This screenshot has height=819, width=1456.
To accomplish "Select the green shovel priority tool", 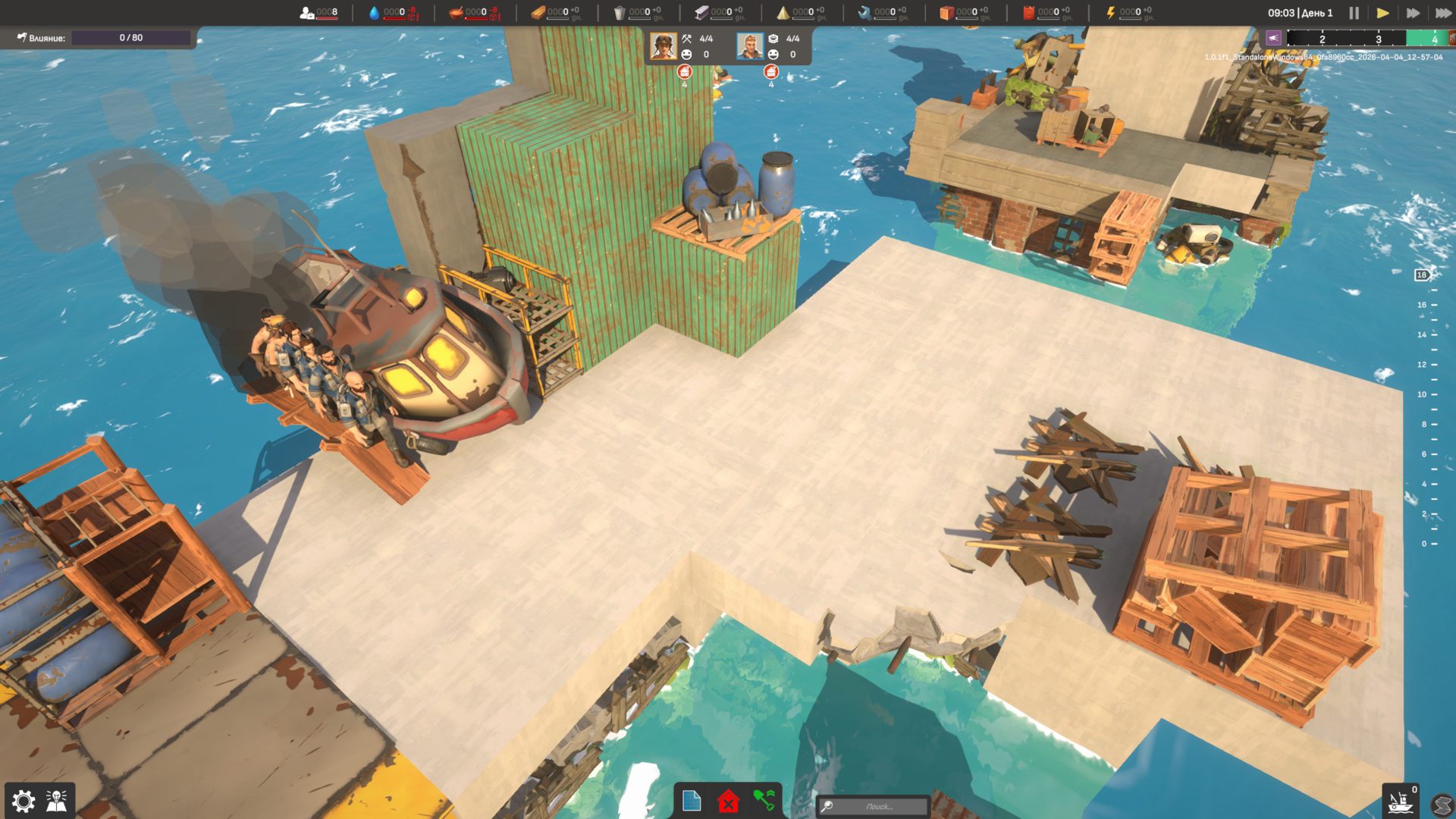I will click(x=764, y=801).
